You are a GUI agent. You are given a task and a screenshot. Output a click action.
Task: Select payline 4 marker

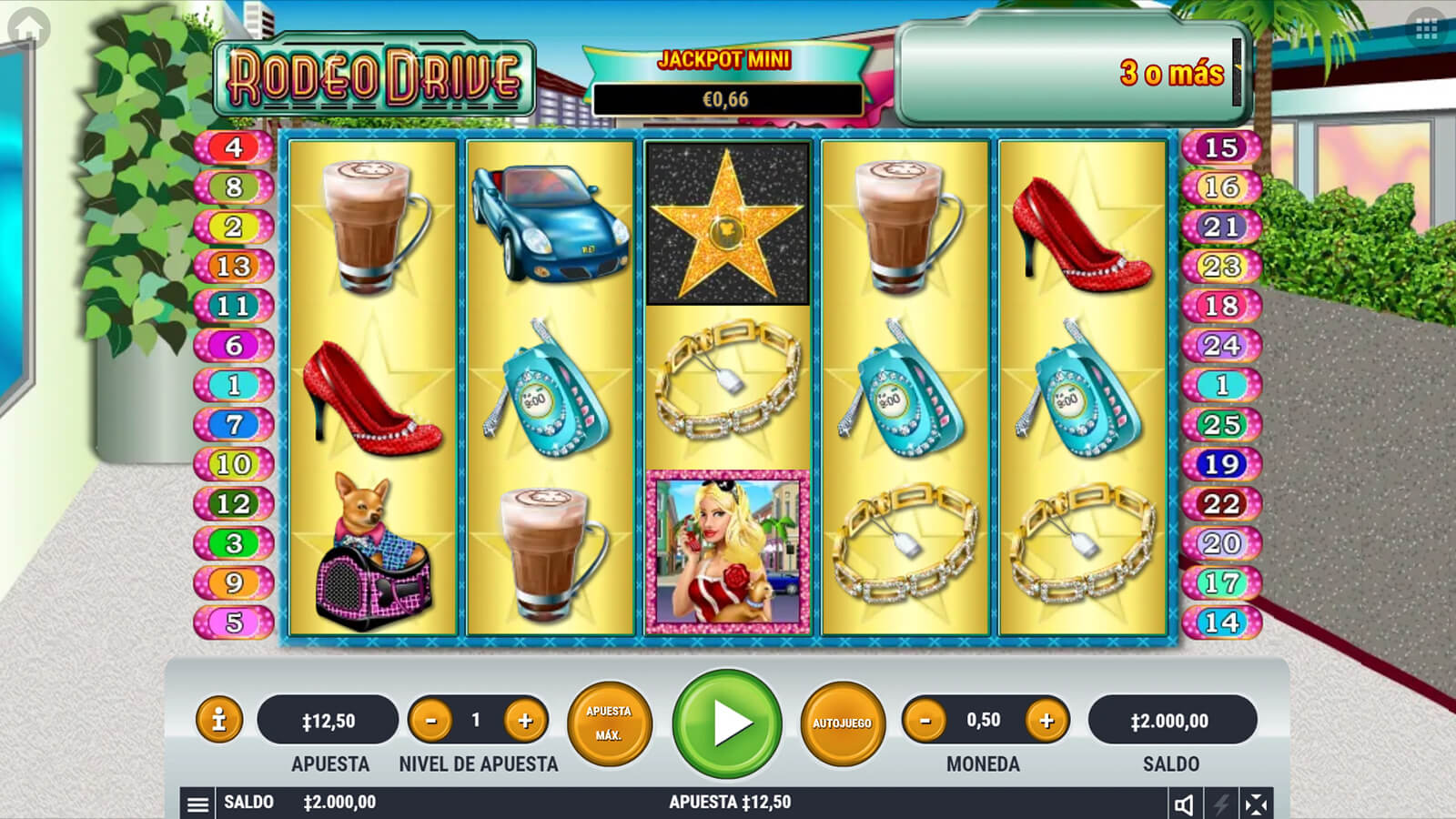tap(234, 147)
